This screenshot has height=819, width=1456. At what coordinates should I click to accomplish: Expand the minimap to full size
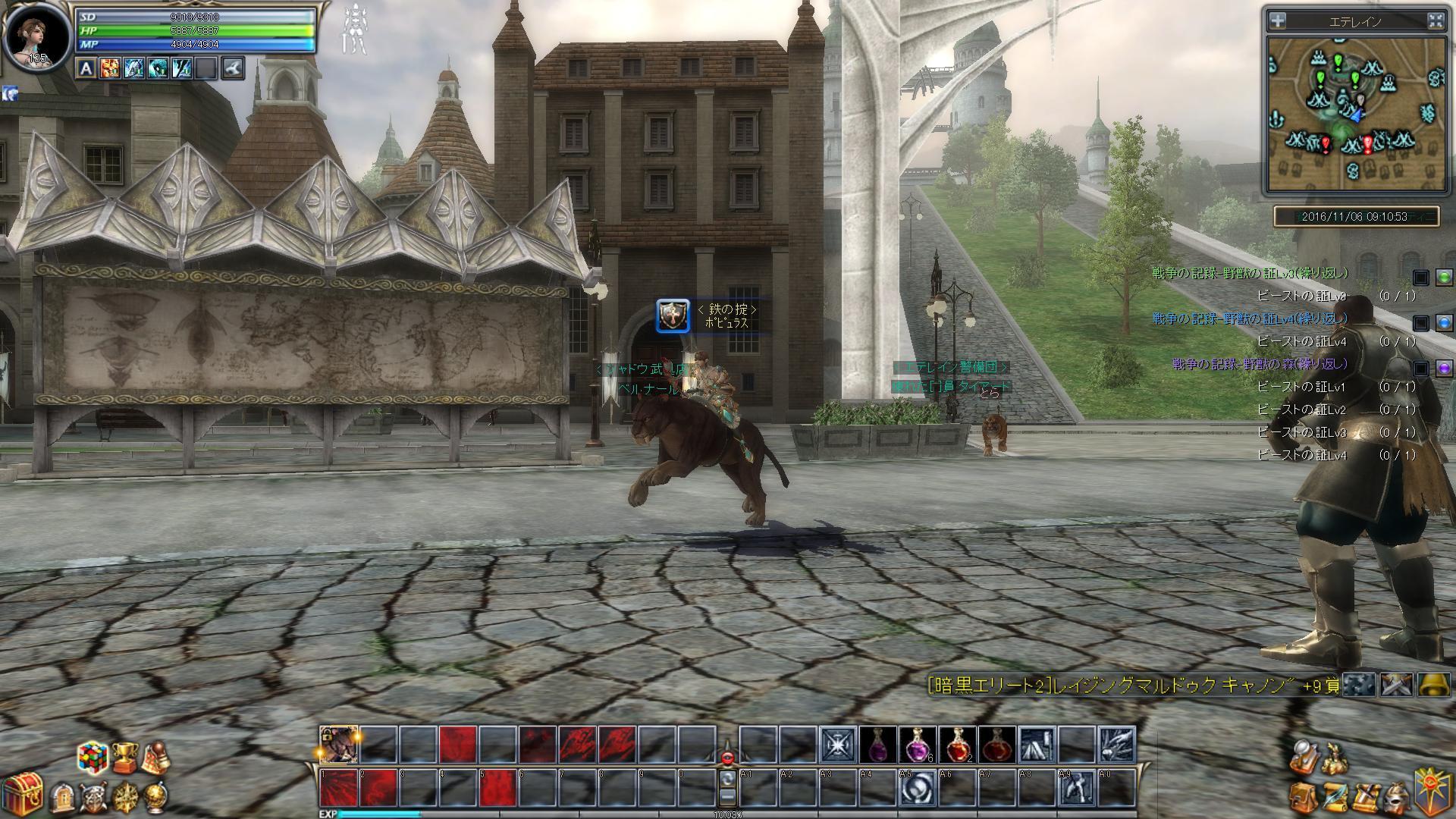pos(1436,21)
